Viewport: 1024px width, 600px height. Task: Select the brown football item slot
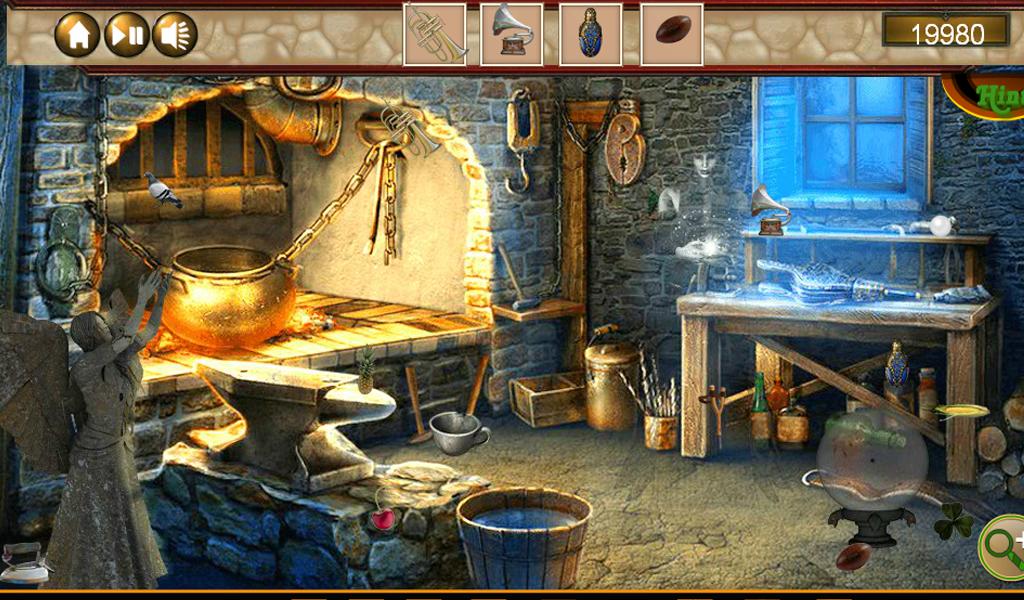tap(671, 34)
